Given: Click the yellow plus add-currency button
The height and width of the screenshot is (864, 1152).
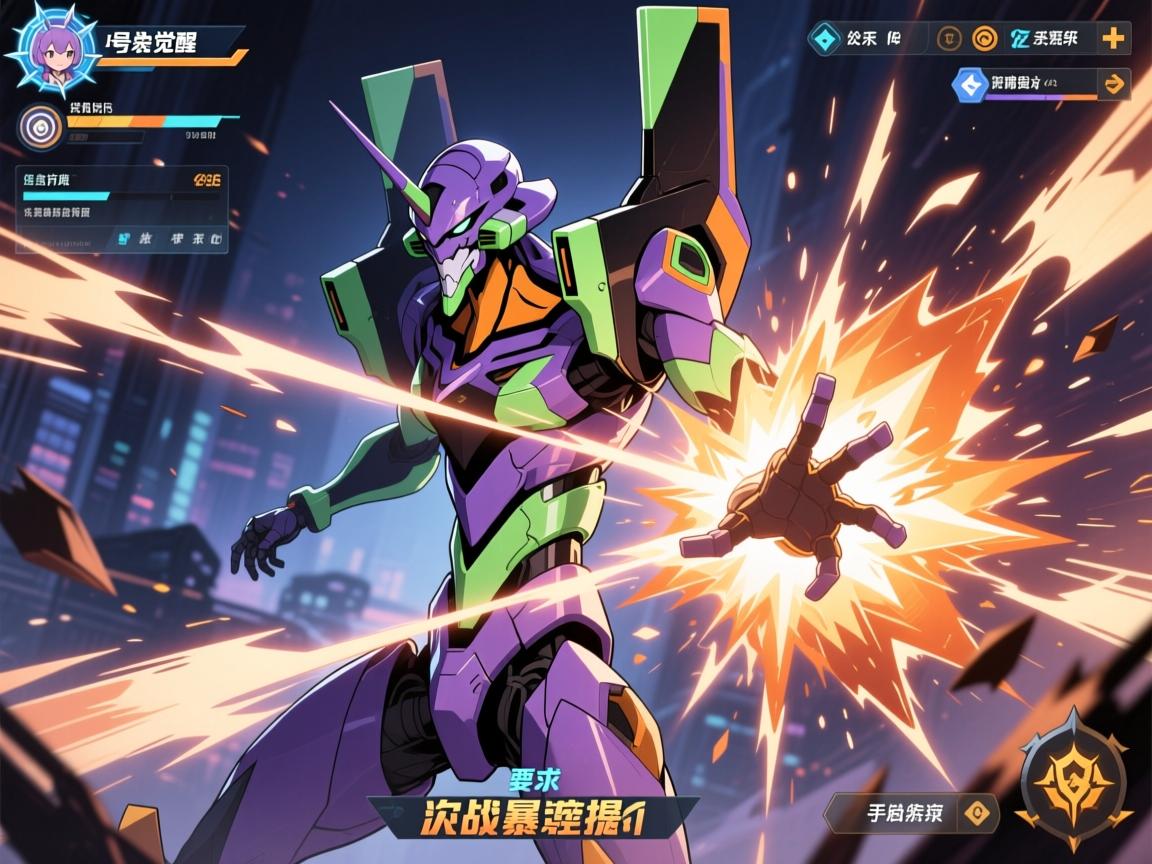Looking at the screenshot, I should [1113, 39].
